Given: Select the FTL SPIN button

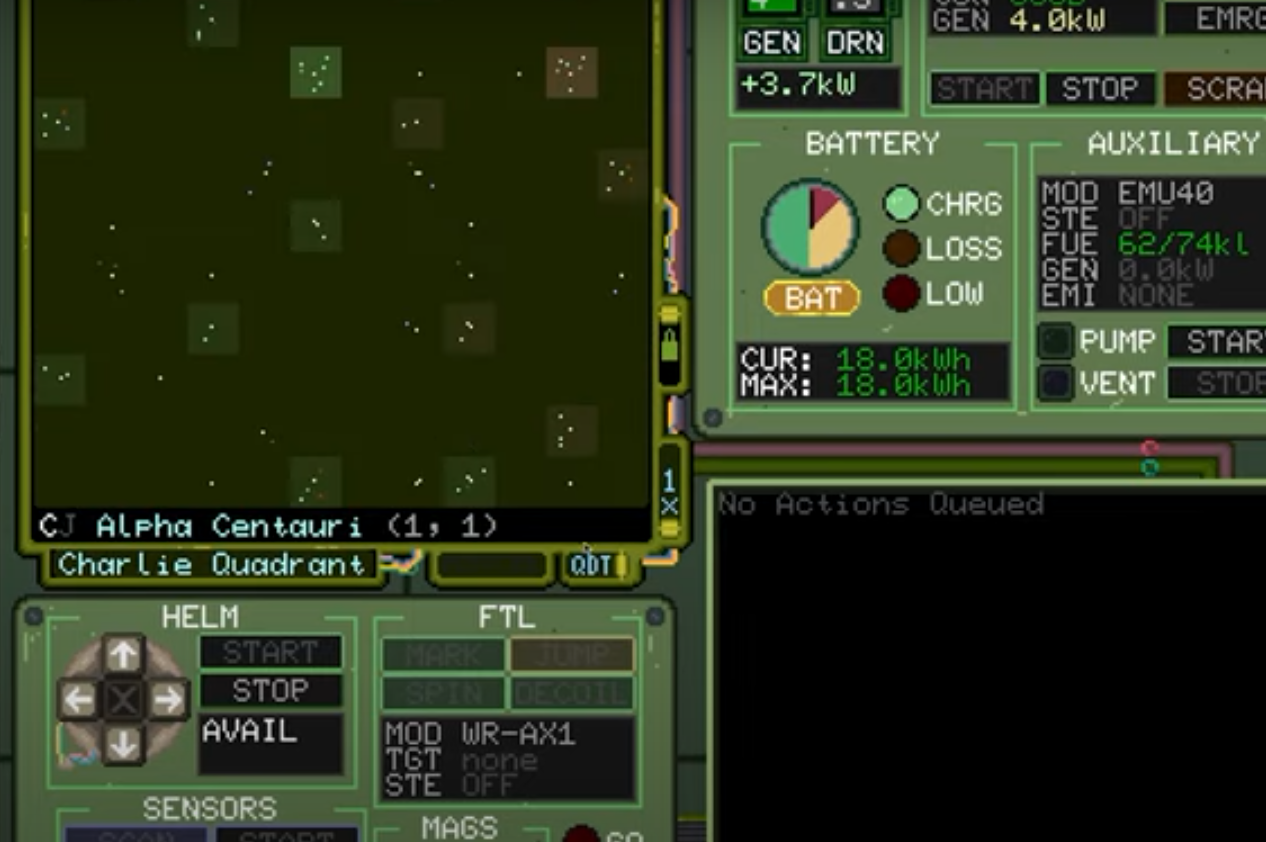Looking at the screenshot, I should click(443, 693).
